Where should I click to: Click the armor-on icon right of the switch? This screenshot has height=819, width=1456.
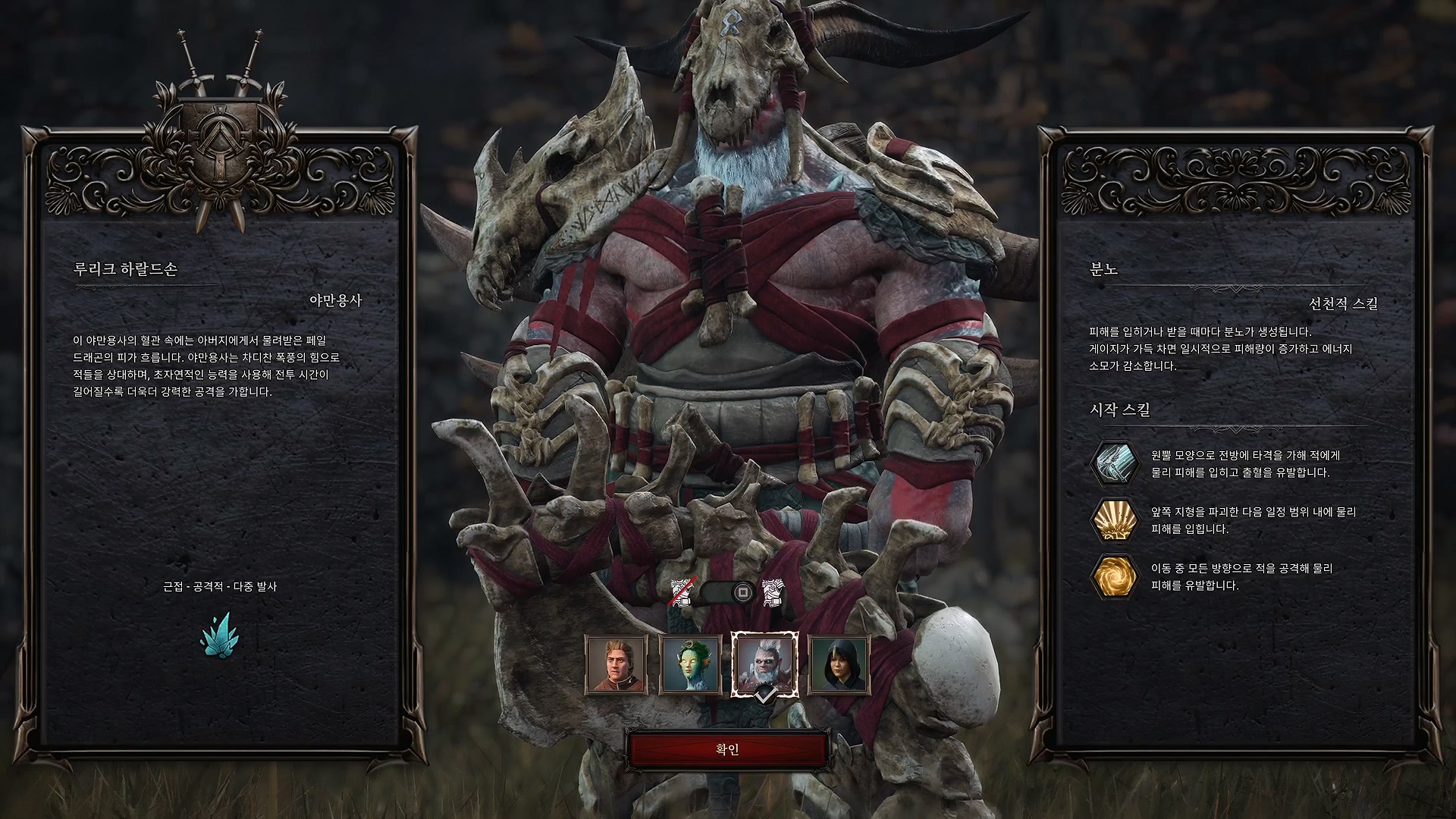pos(773,592)
